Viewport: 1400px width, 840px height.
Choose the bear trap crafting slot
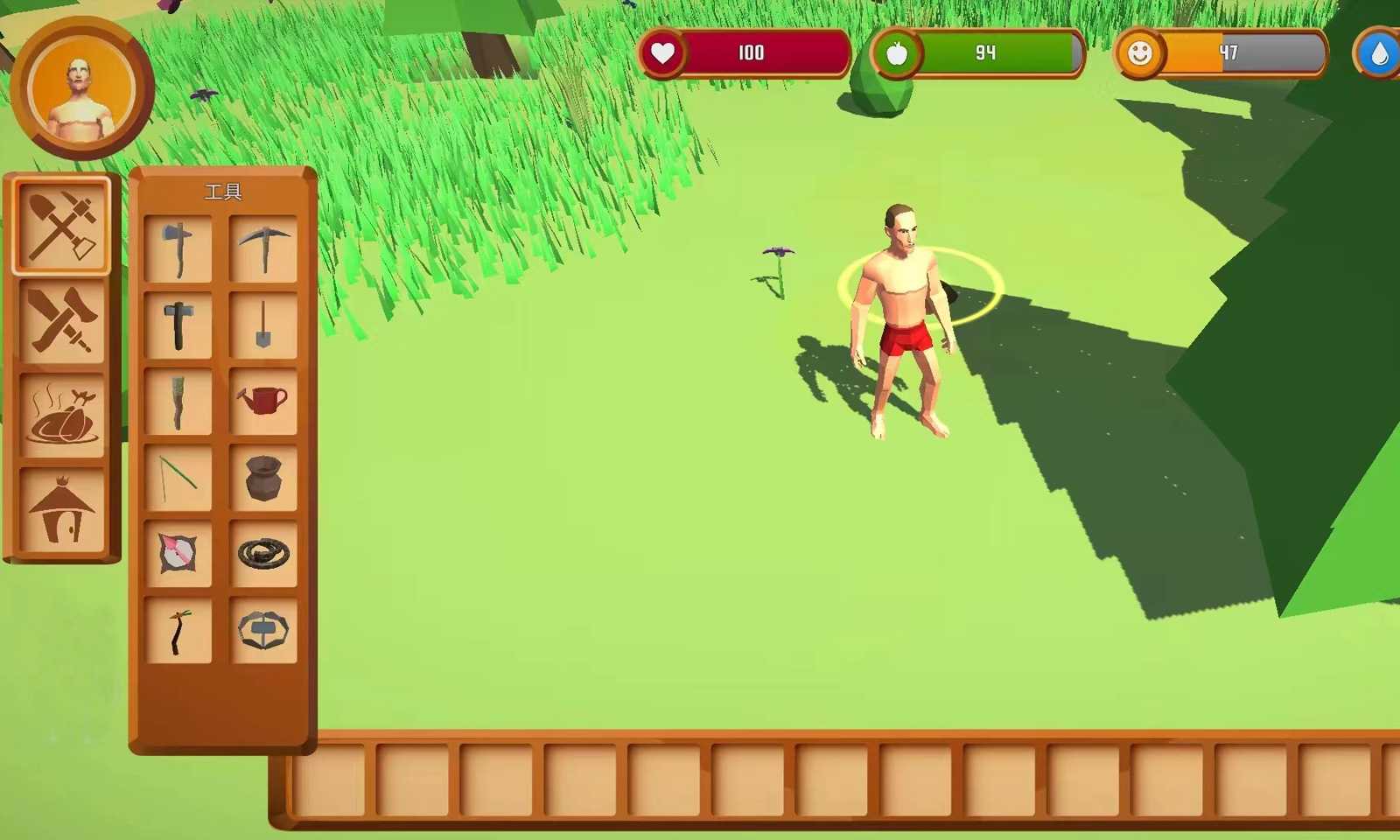click(x=263, y=630)
